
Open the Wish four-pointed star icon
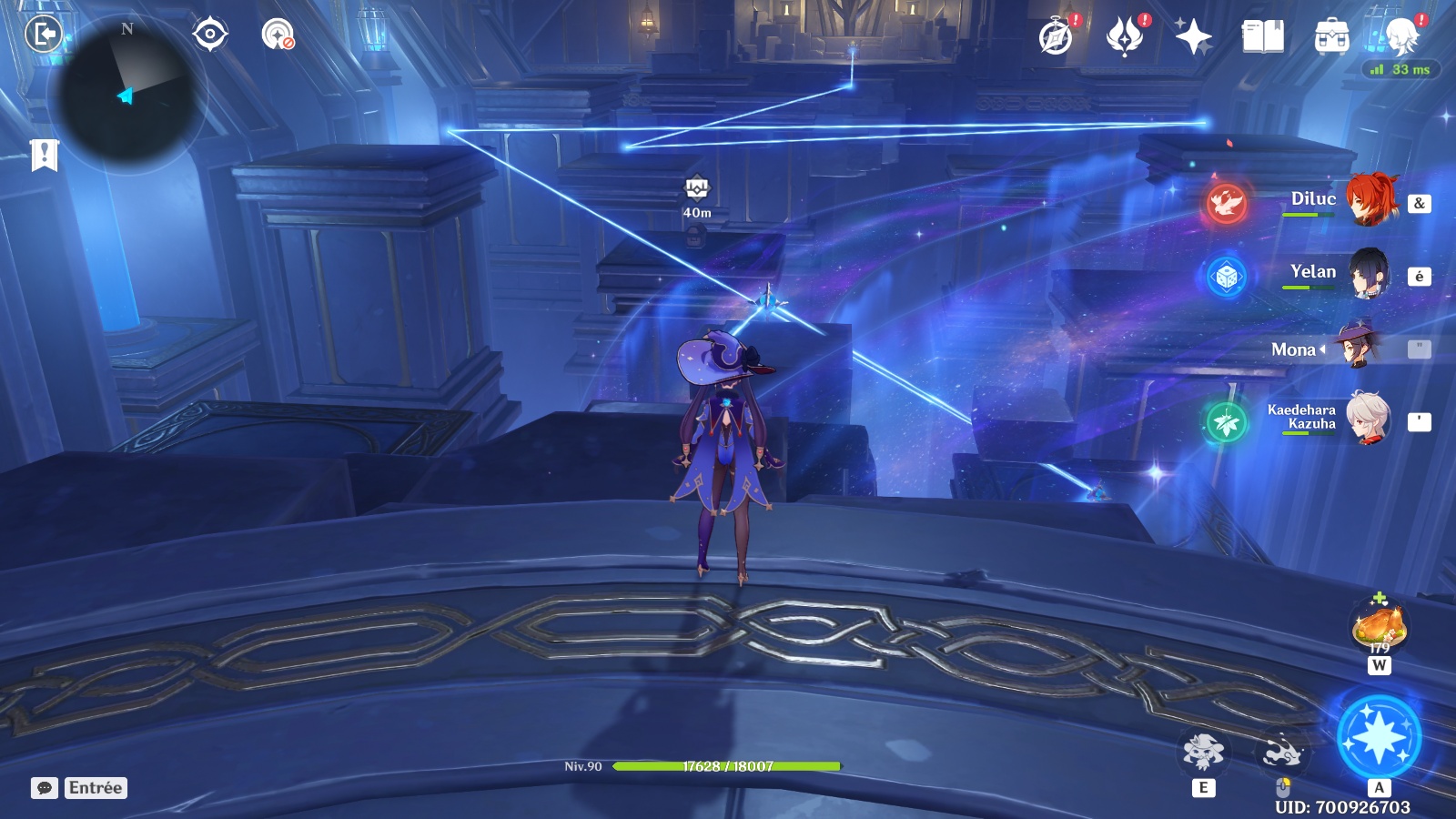pos(1193,37)
